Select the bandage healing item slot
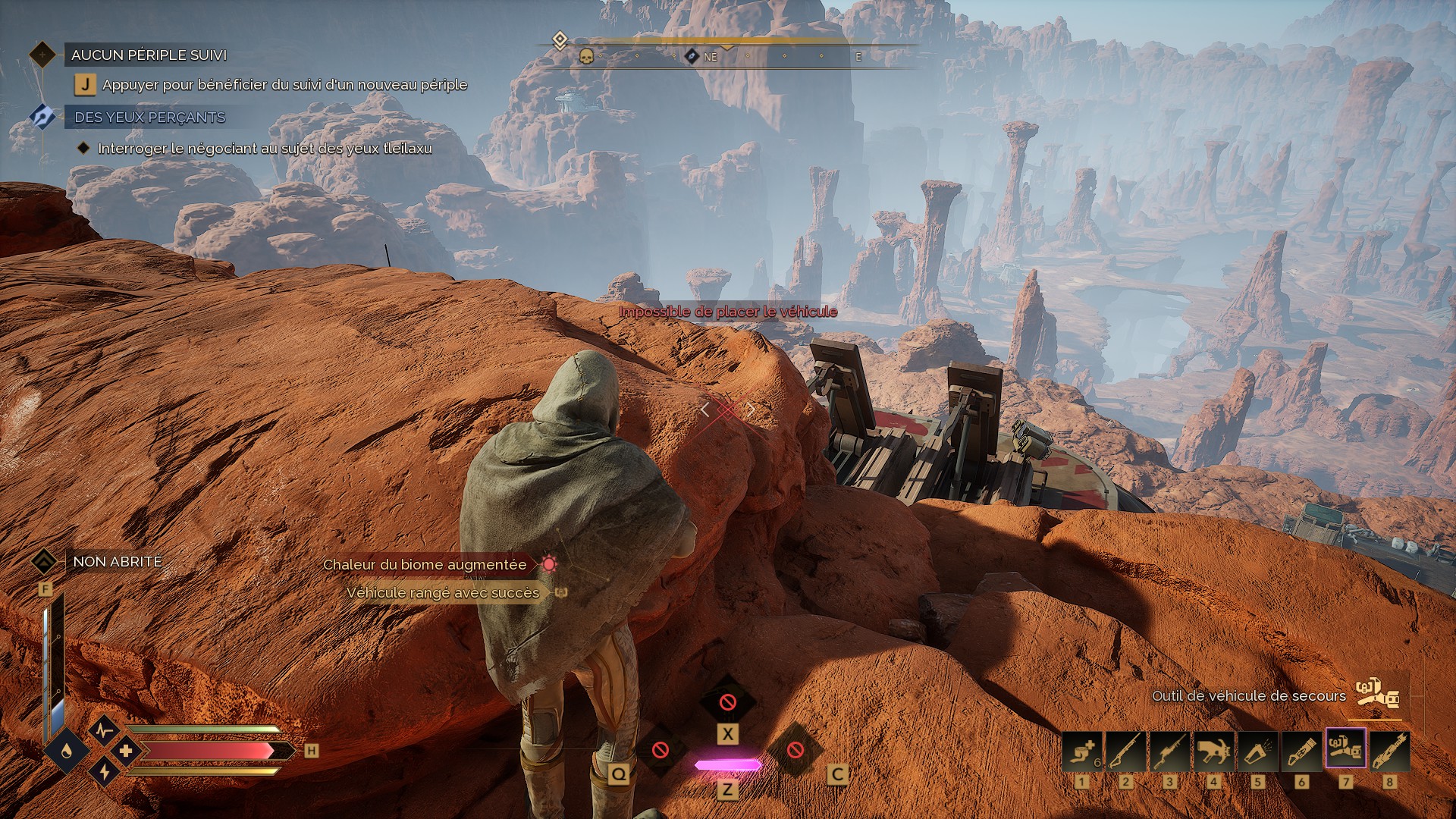This screenshot has height=819, width=1456. tap(1081, 751)
